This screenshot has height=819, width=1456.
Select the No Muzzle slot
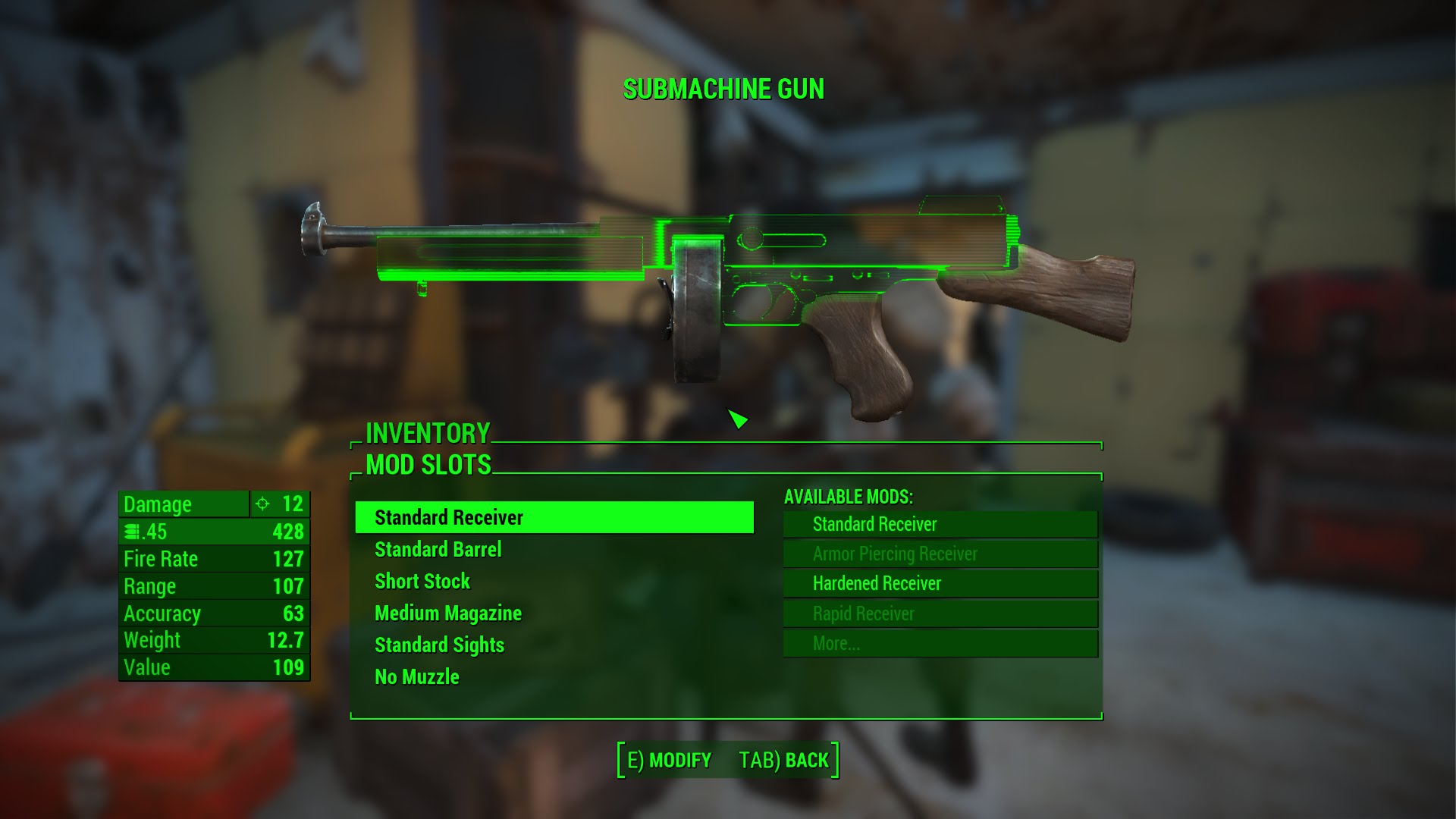(417, 677)
